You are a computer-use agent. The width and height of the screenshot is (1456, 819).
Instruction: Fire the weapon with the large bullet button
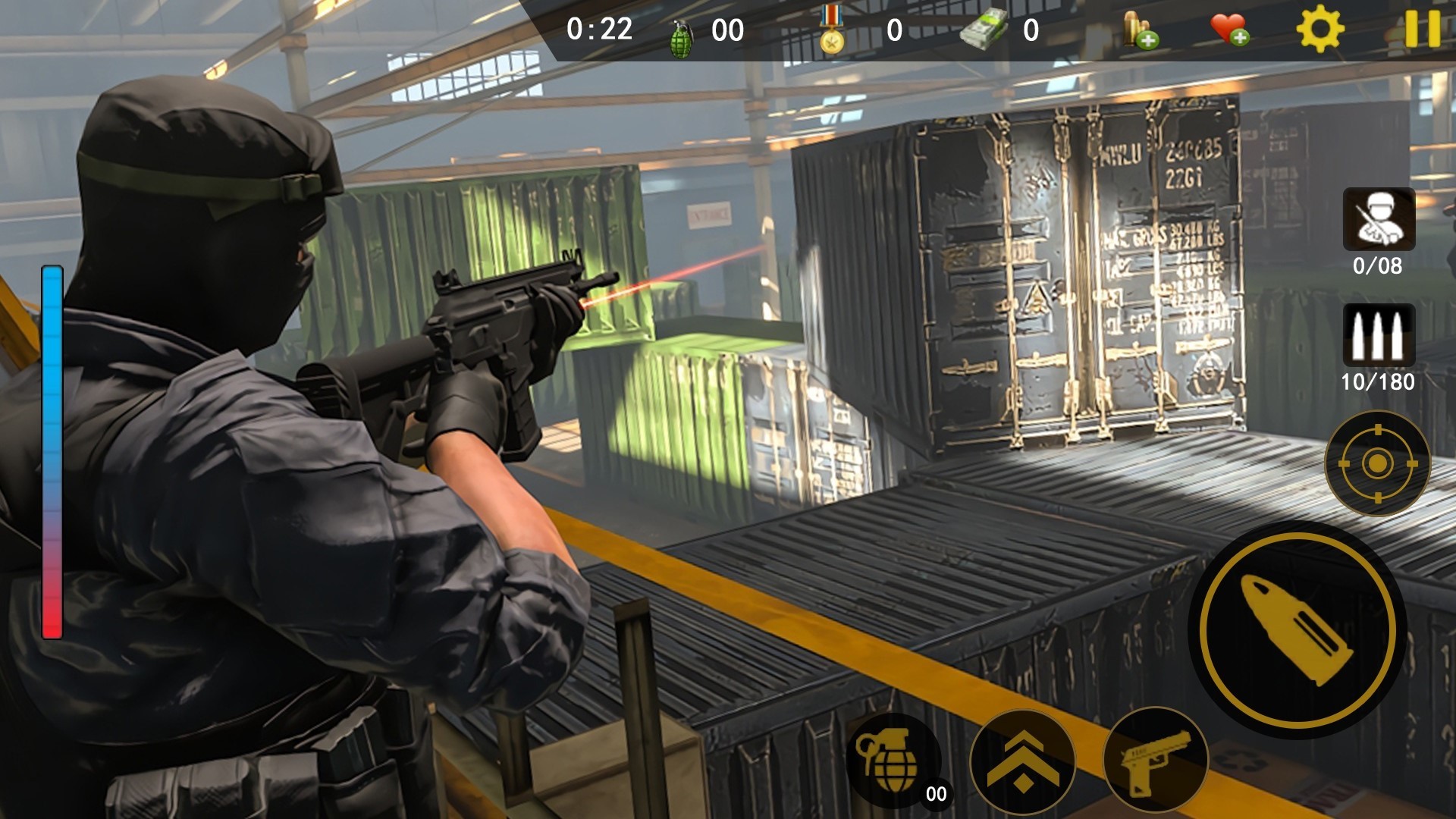(1298, 630)
